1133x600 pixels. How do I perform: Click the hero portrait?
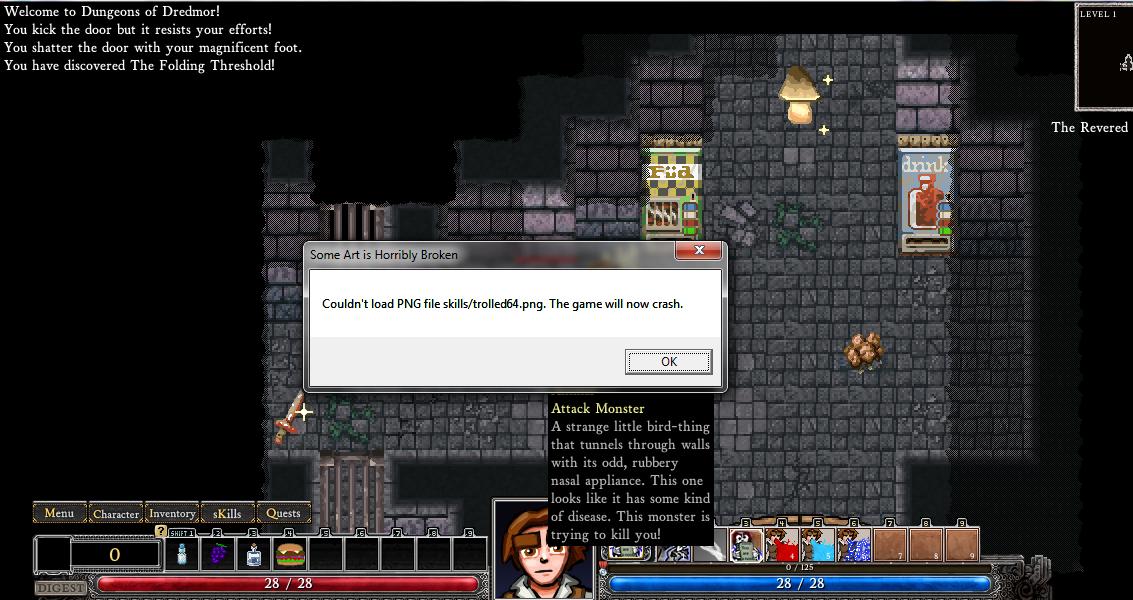[x=535, y=552]
